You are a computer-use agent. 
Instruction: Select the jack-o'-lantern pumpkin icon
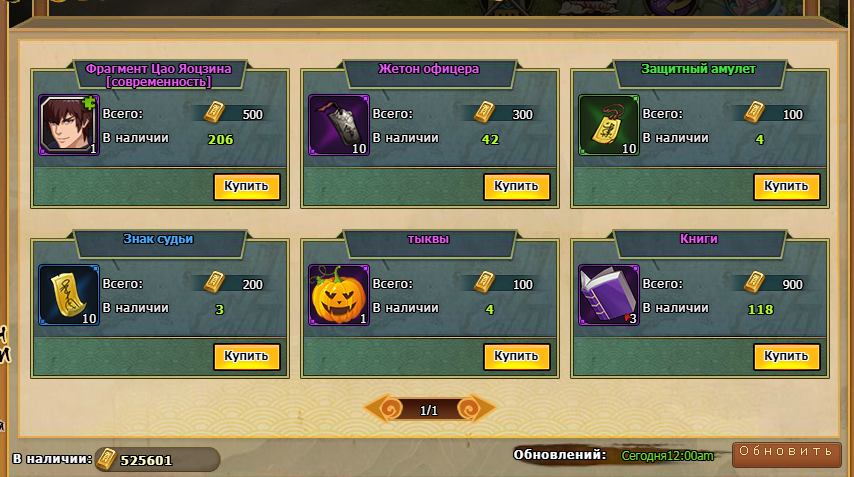click(x=339, y=295)
